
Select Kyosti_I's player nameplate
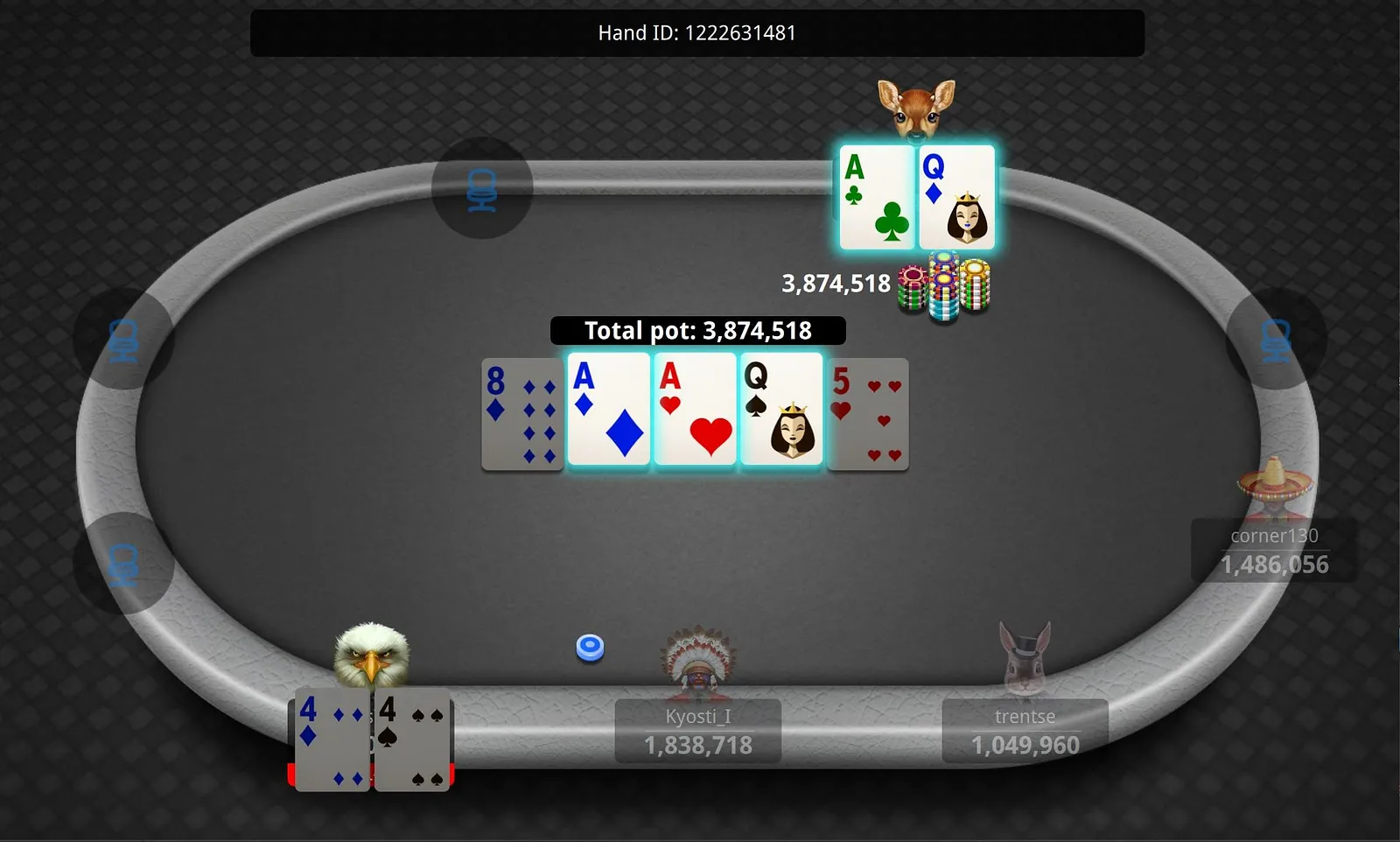pyautogui.click(x=697, y=731)
